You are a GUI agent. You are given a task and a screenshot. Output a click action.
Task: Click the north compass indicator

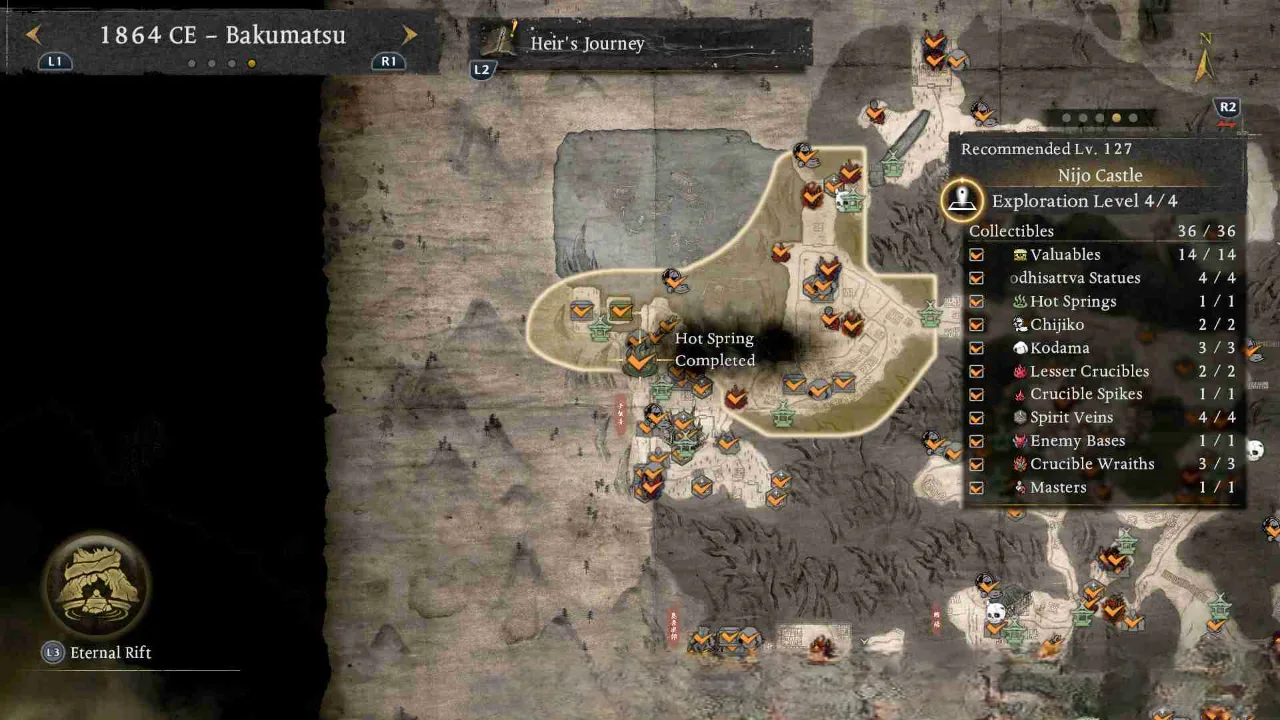point(1205,60)
